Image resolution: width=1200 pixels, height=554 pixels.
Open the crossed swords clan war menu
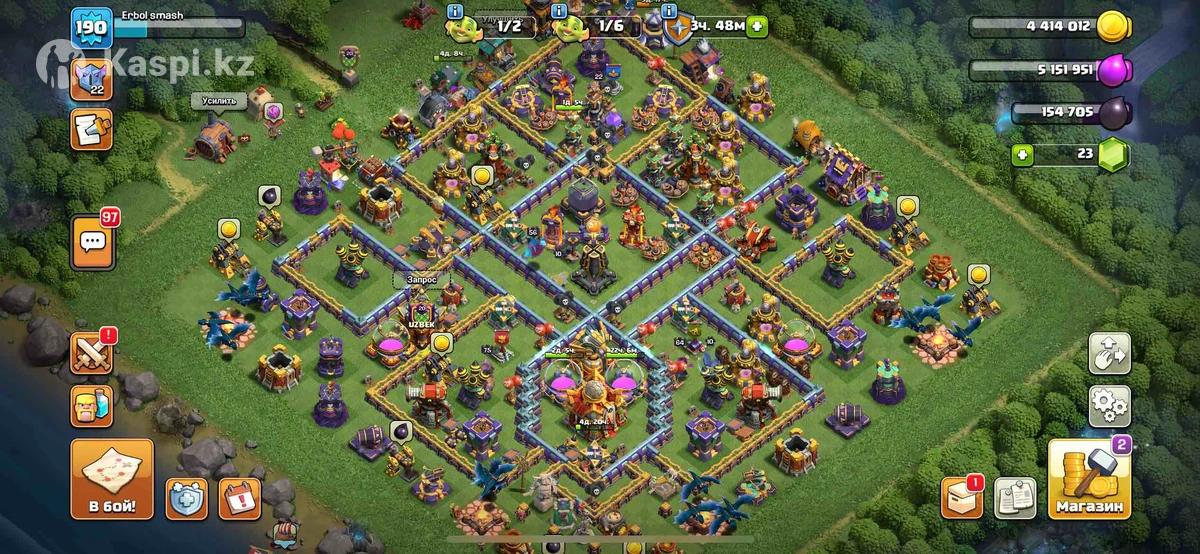(x=91, y=353)
